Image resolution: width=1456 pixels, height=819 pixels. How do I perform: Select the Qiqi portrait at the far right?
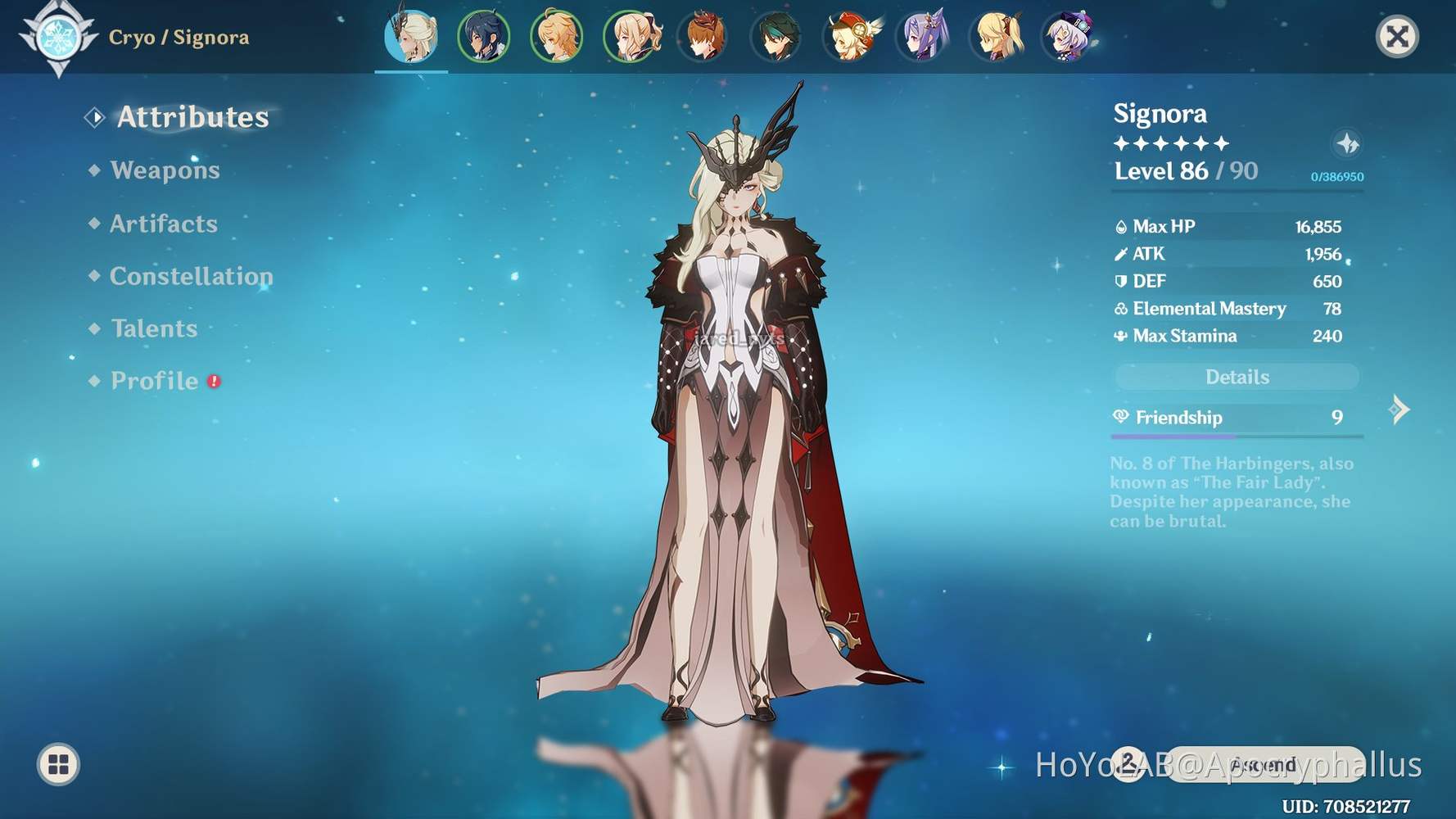click(x=1069, y=36)
